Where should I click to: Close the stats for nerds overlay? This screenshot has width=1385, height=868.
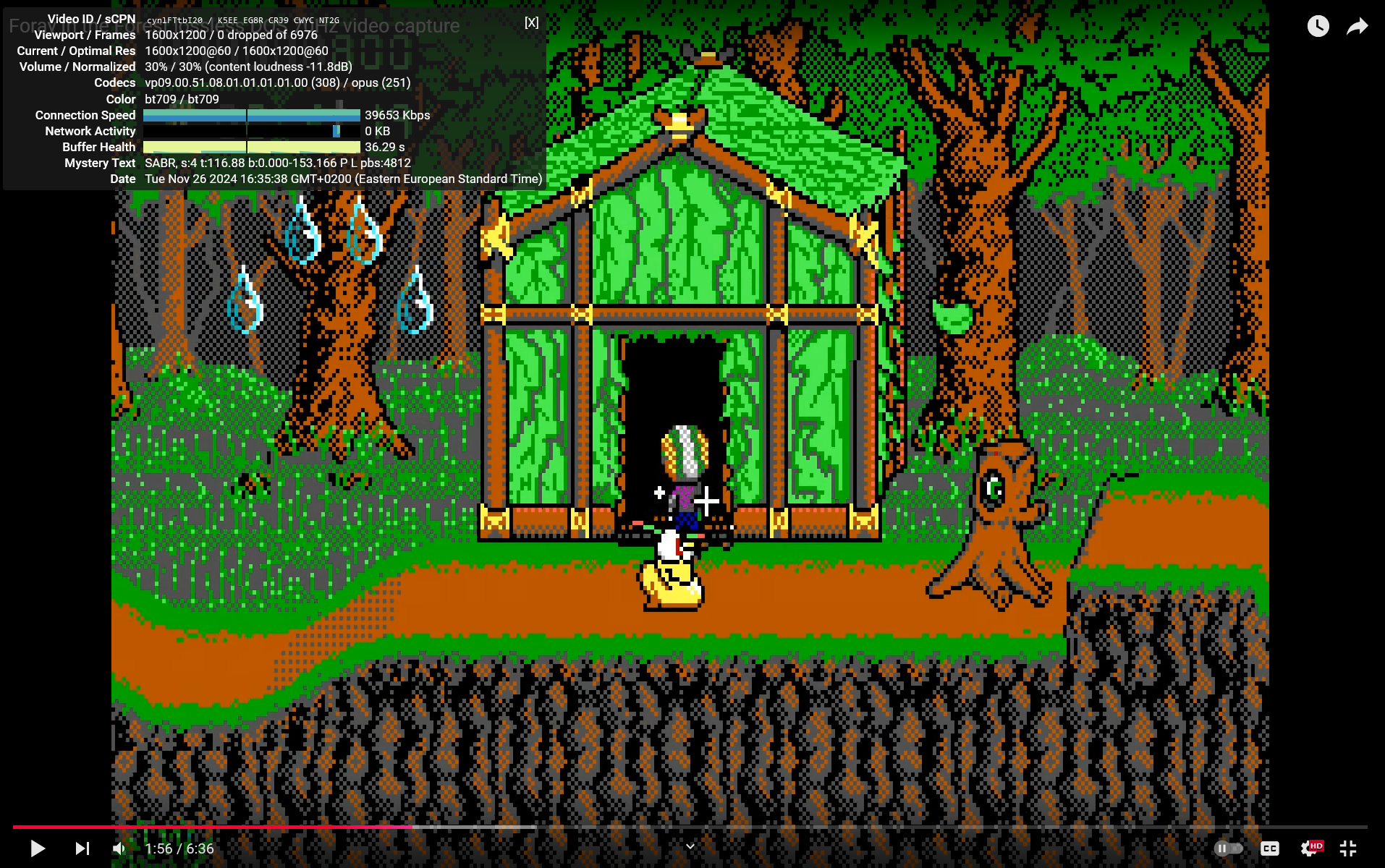pos(531,22)
